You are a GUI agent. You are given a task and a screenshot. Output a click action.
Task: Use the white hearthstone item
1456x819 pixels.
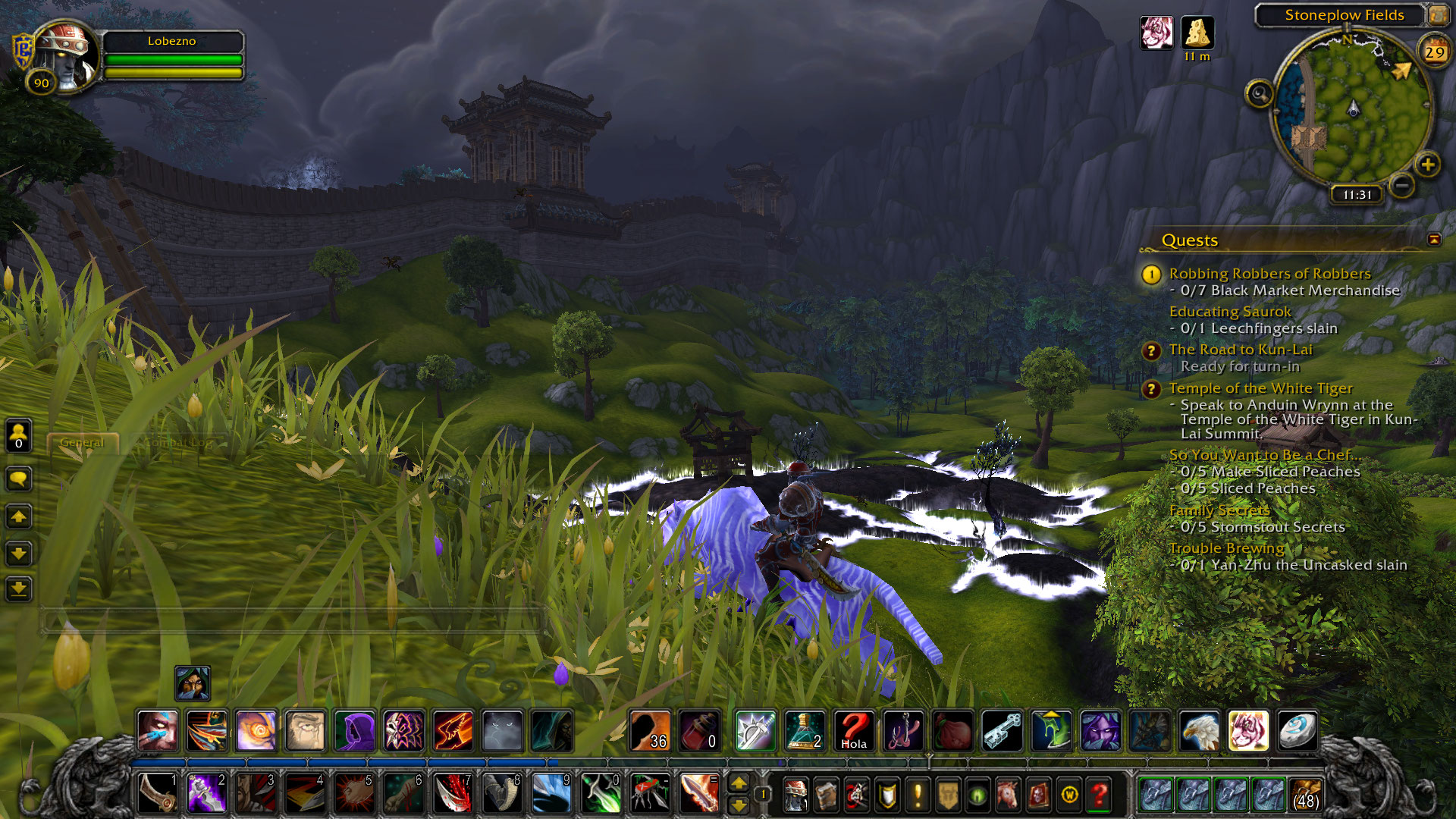pos(1297,731)
